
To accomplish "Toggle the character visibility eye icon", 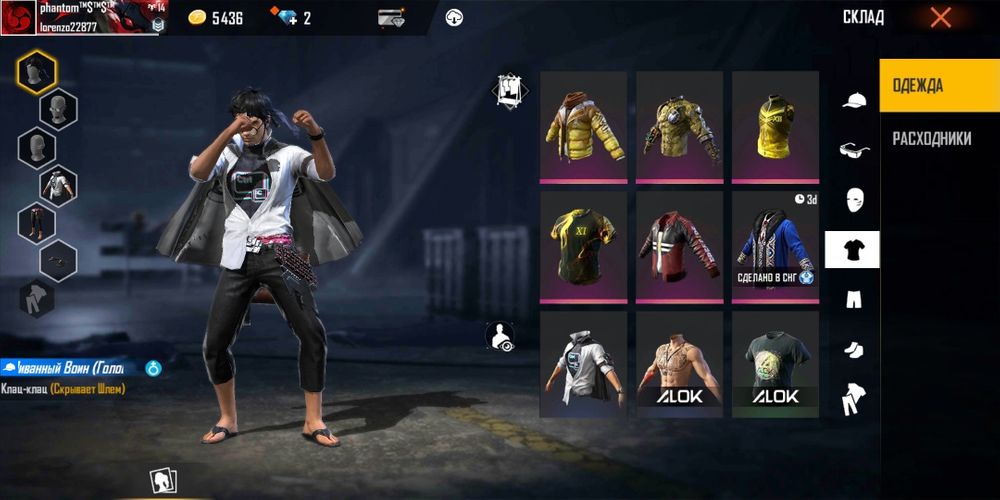I will (500, 337).
